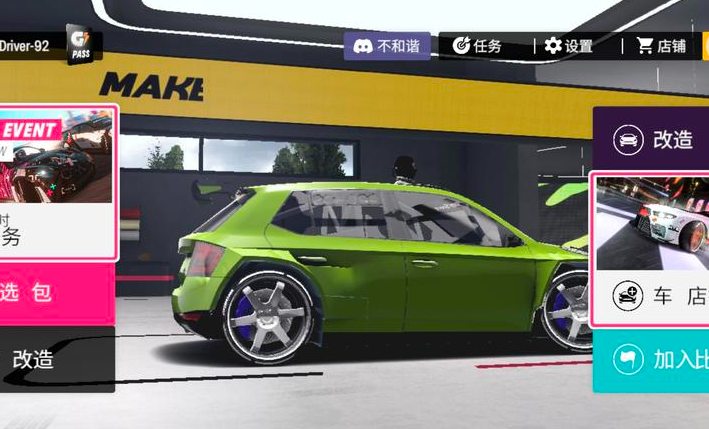
Task: Open the EVENT banner thumbnail
Action: pos(57,155)
